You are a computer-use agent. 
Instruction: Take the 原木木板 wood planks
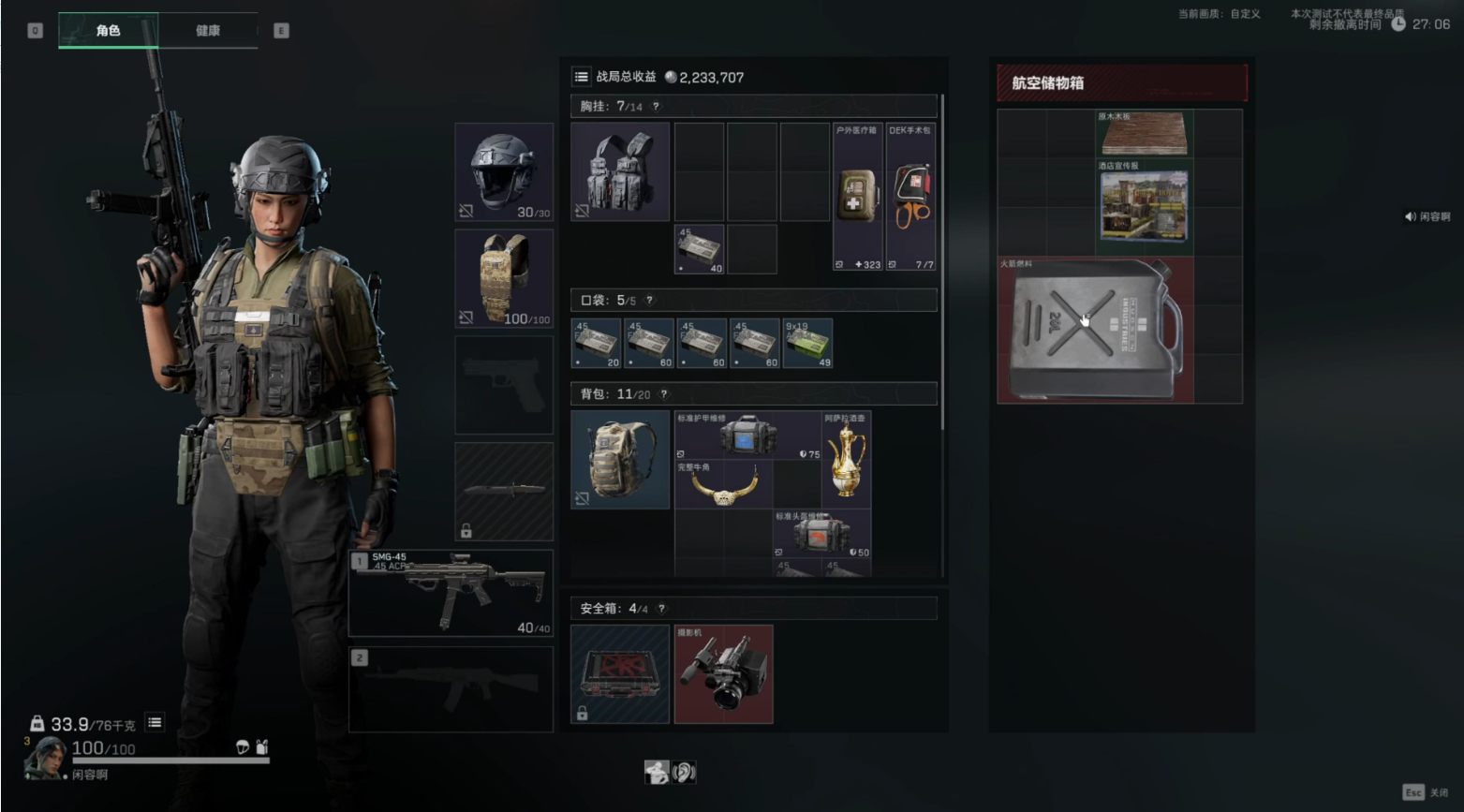[x=1144, y=134]
